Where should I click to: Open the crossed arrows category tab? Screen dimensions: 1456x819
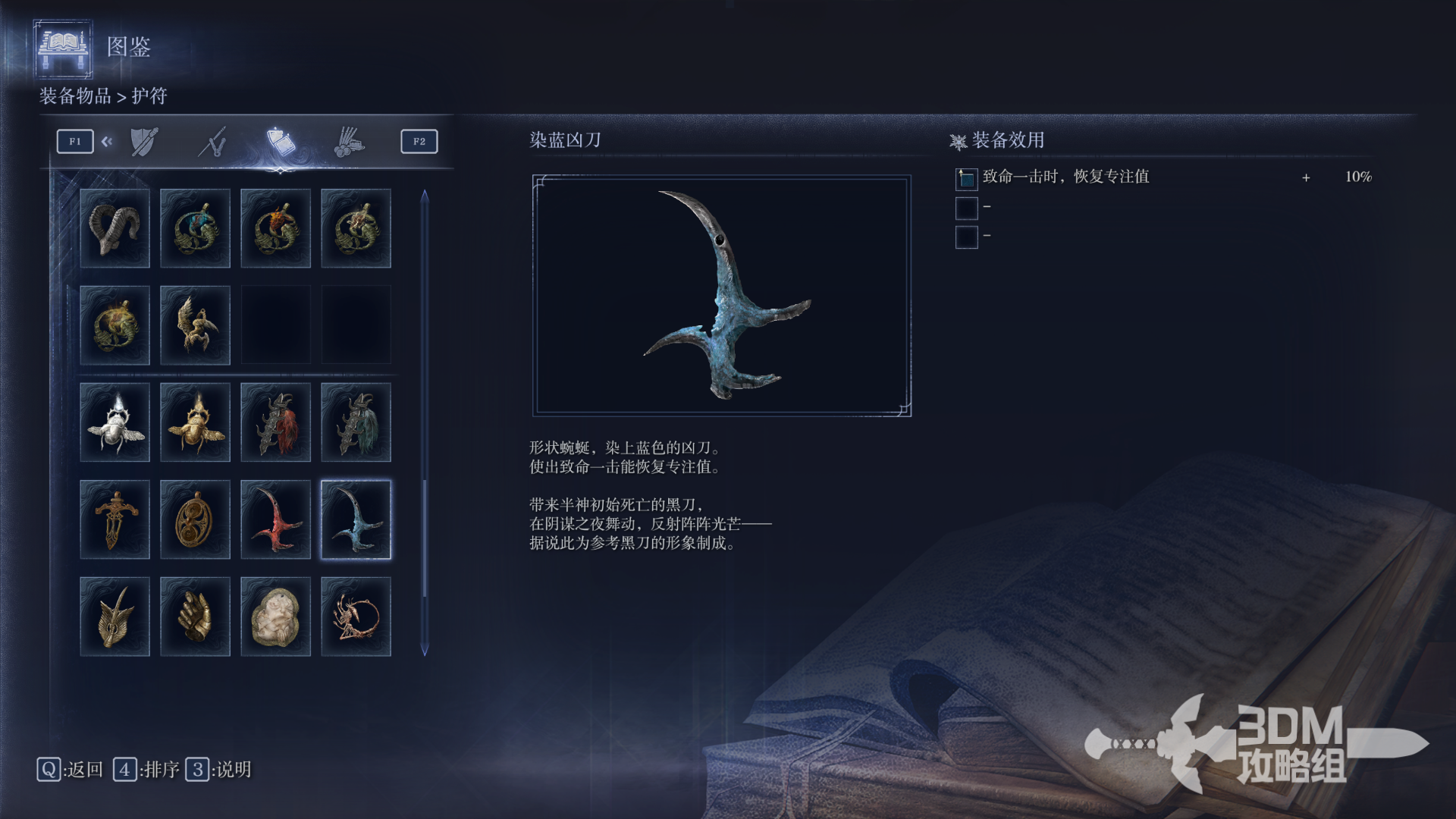(213, 142)
